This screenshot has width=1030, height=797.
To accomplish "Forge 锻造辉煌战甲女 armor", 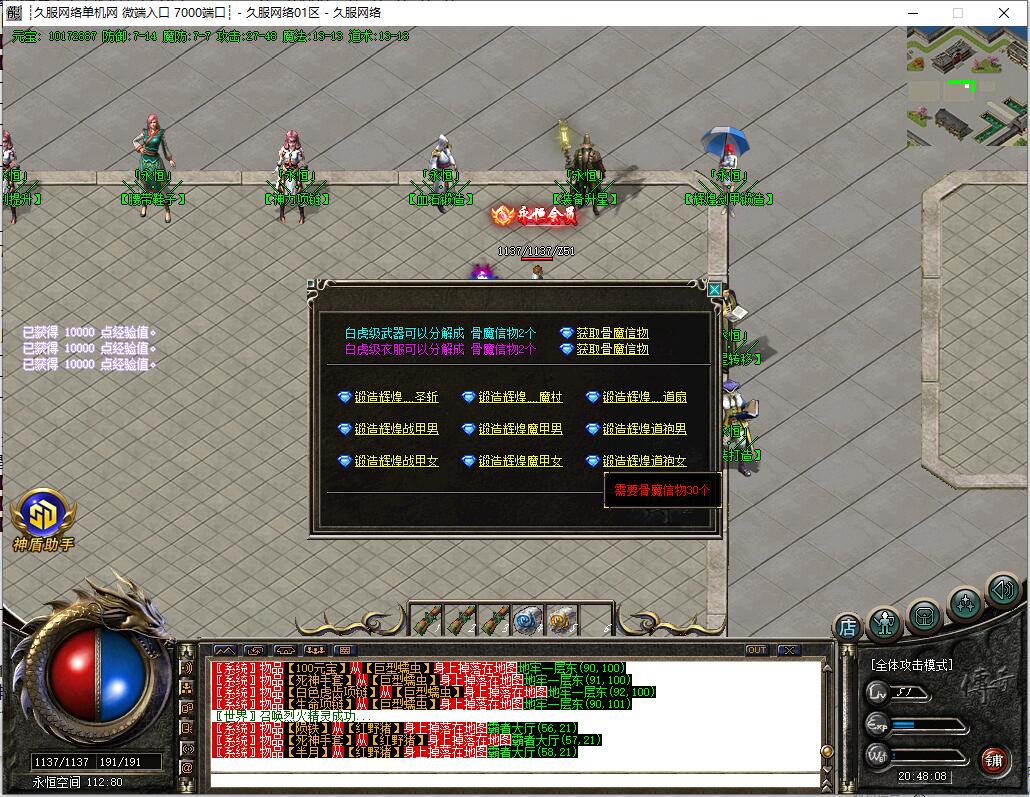I will (396, 461).
